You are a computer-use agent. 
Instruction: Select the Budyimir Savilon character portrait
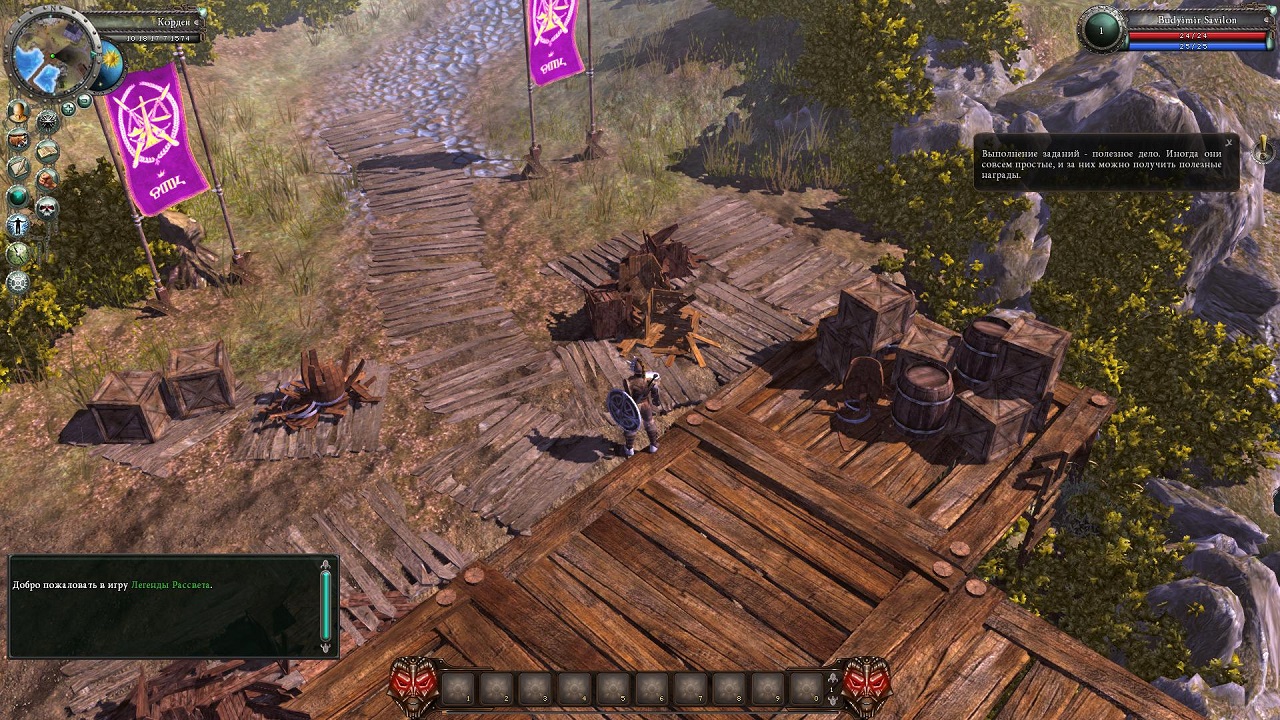(x=1102, y=30)
